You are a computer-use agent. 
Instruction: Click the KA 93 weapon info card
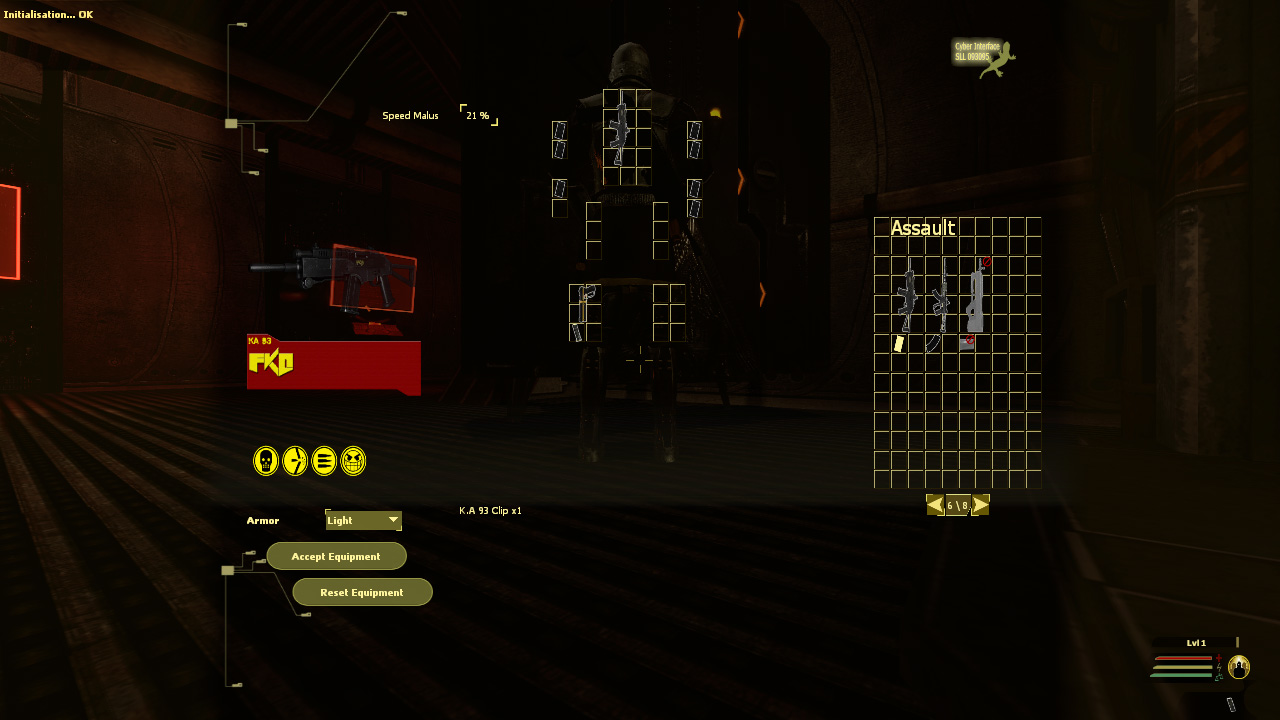tap(333, 364)
